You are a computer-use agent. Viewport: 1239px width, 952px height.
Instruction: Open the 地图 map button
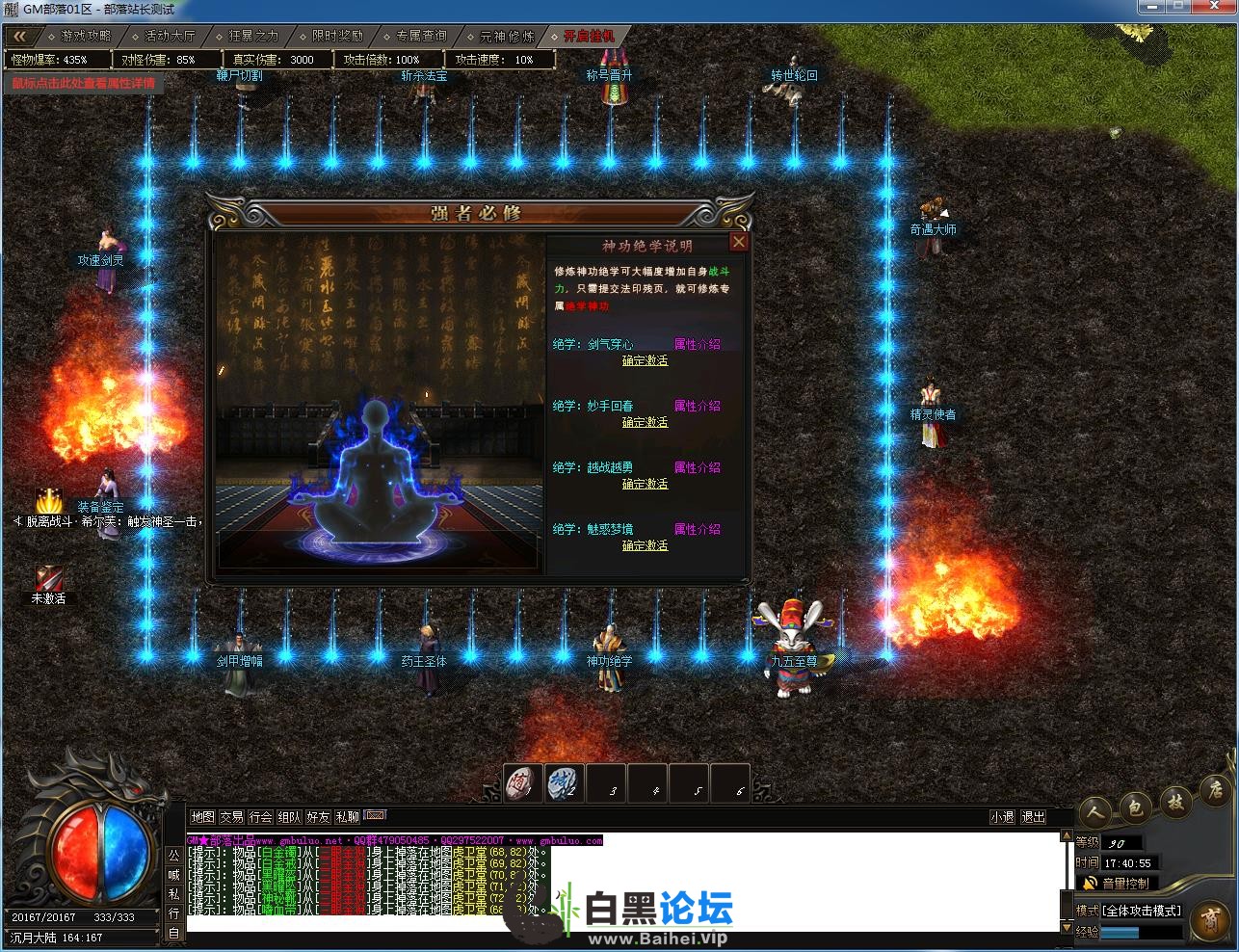(x=202, y=817)
